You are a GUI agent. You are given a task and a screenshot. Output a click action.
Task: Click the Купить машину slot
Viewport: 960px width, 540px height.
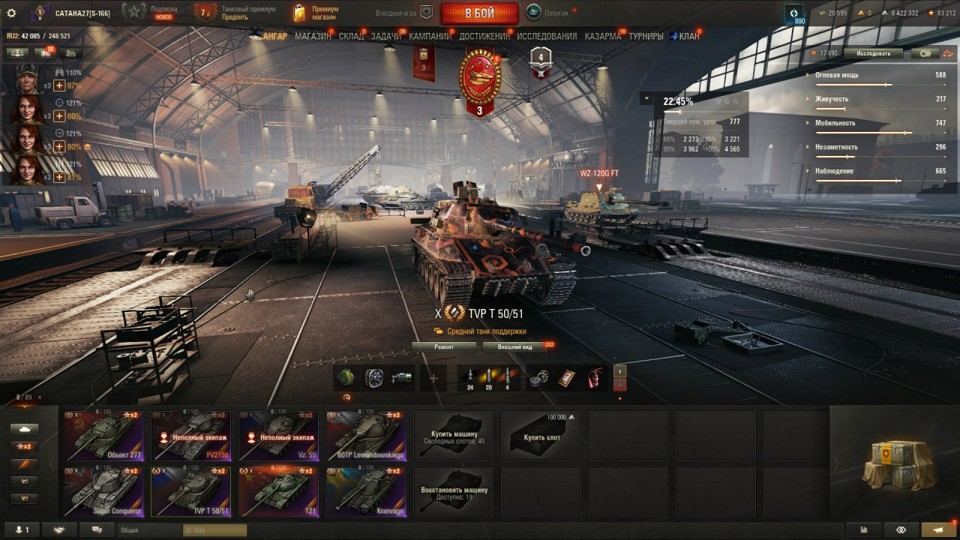point(453,436)
